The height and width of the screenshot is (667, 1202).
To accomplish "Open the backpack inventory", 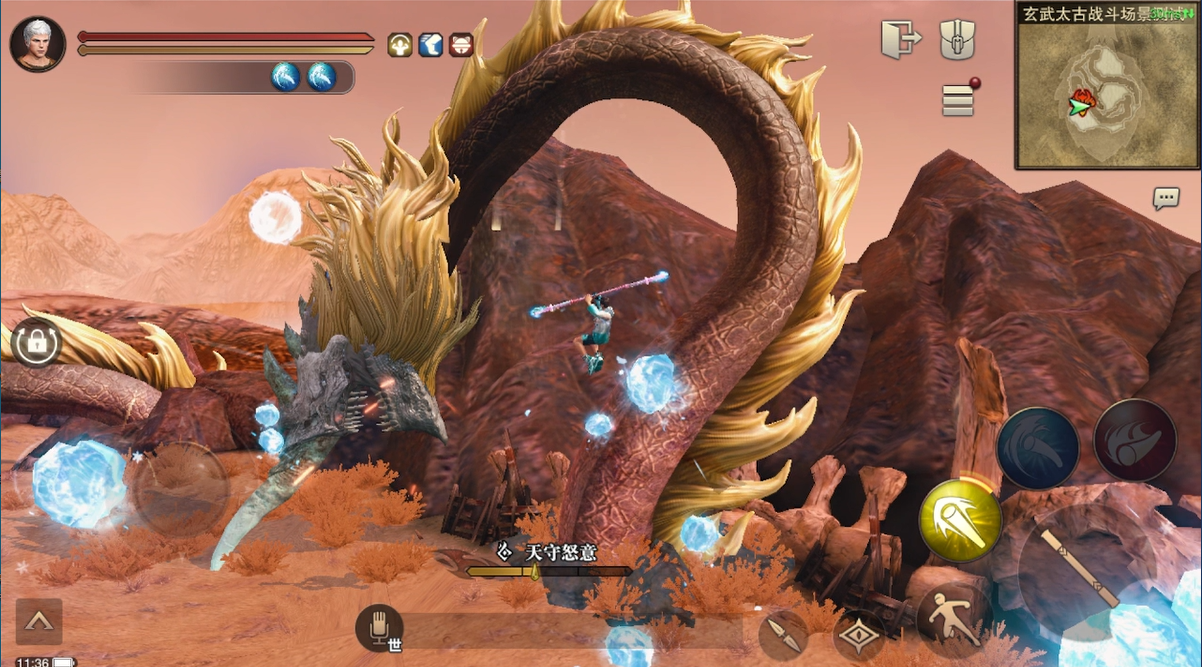I will pyautogui.click(x=957, y=40).
